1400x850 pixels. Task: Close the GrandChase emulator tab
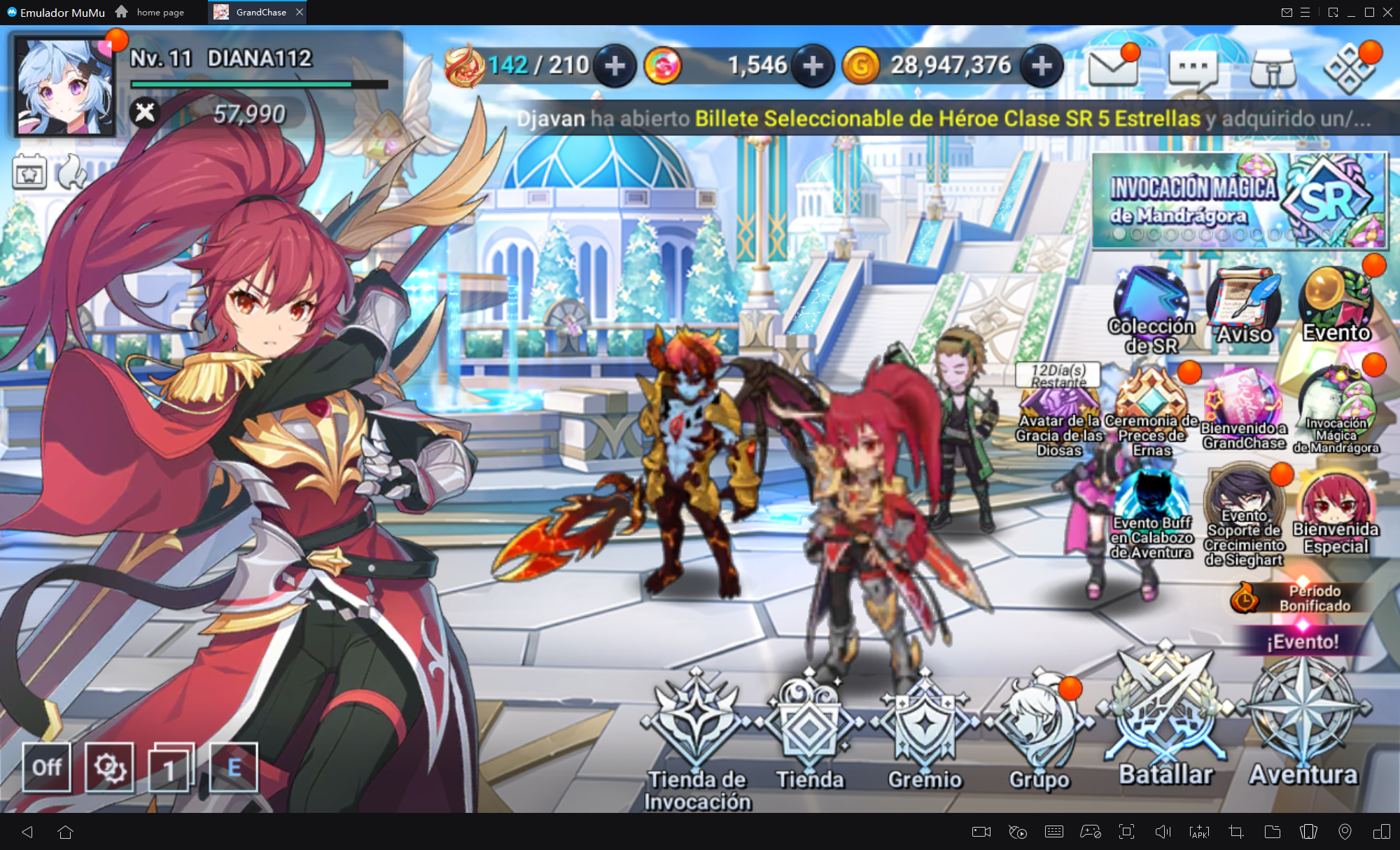[x=300, y=12]
